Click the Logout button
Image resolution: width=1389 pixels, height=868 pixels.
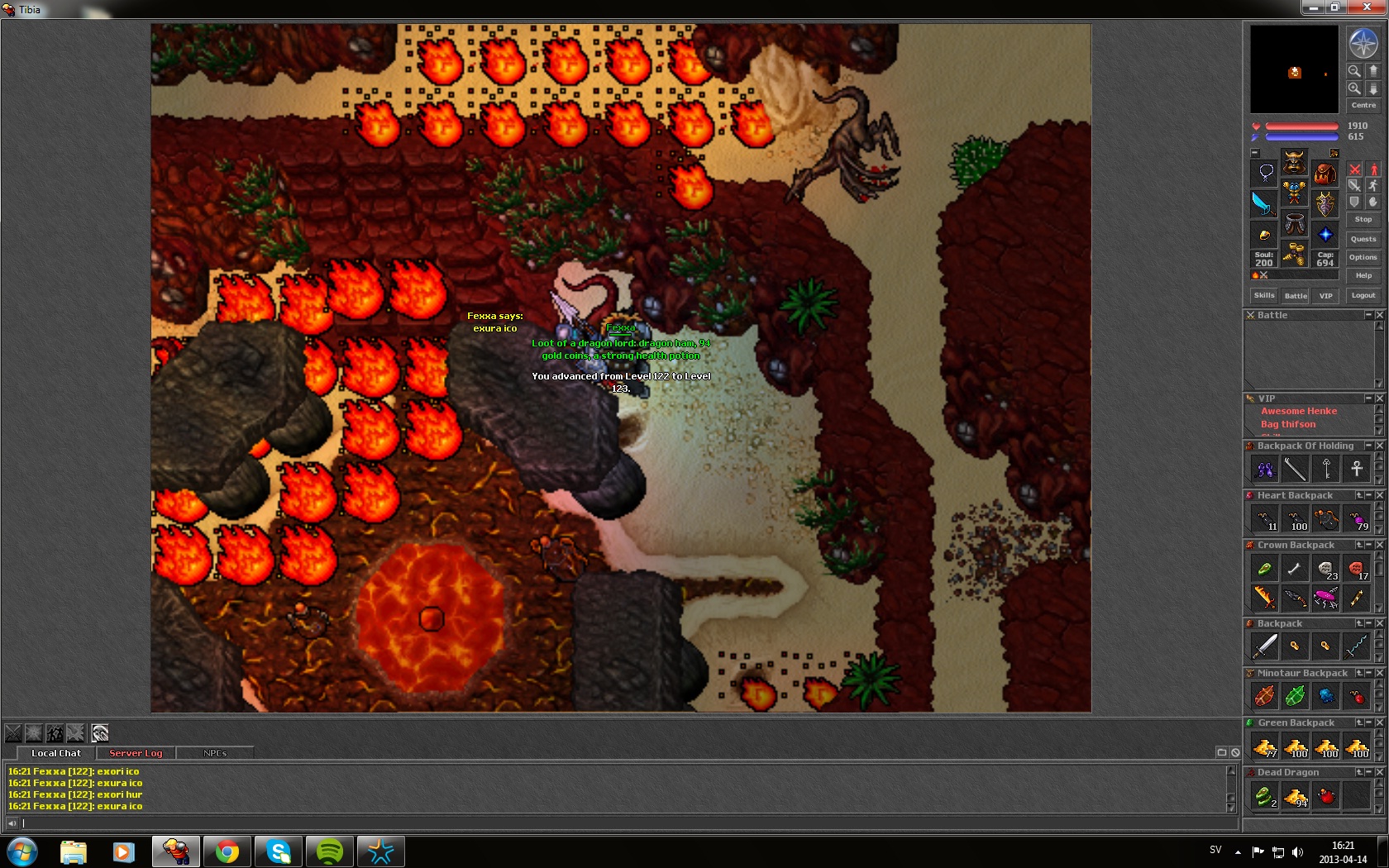click(x=1363, y=295)
